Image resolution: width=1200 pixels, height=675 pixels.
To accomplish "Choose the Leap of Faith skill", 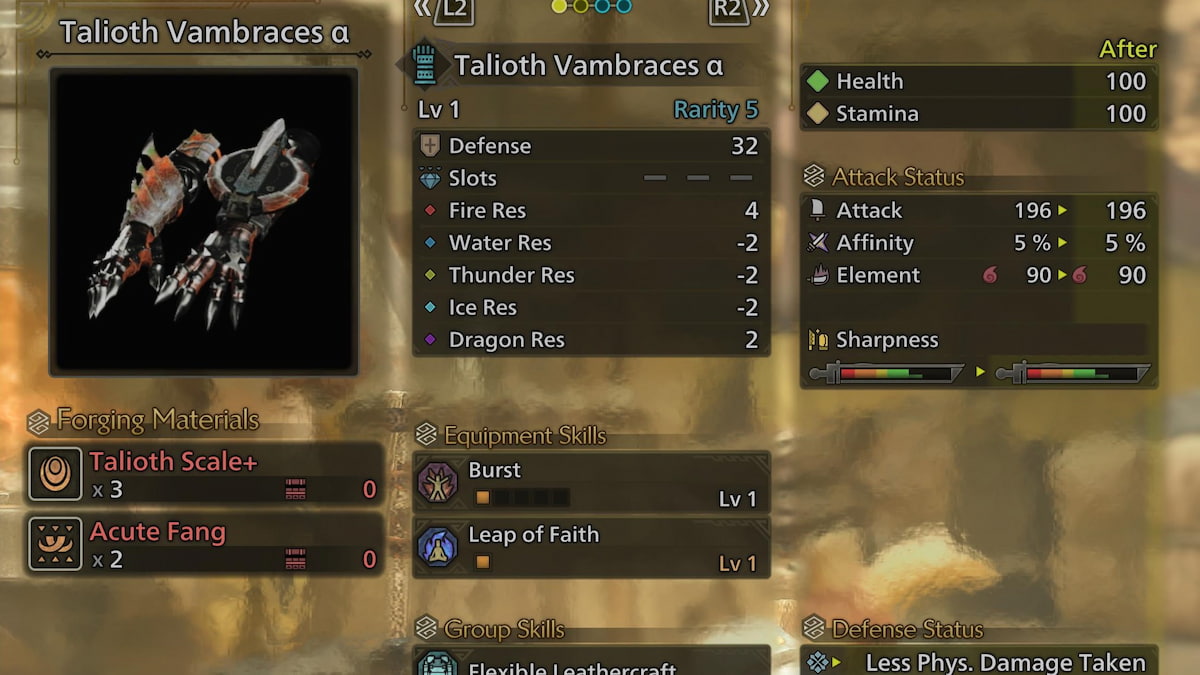I will [590, 548].
